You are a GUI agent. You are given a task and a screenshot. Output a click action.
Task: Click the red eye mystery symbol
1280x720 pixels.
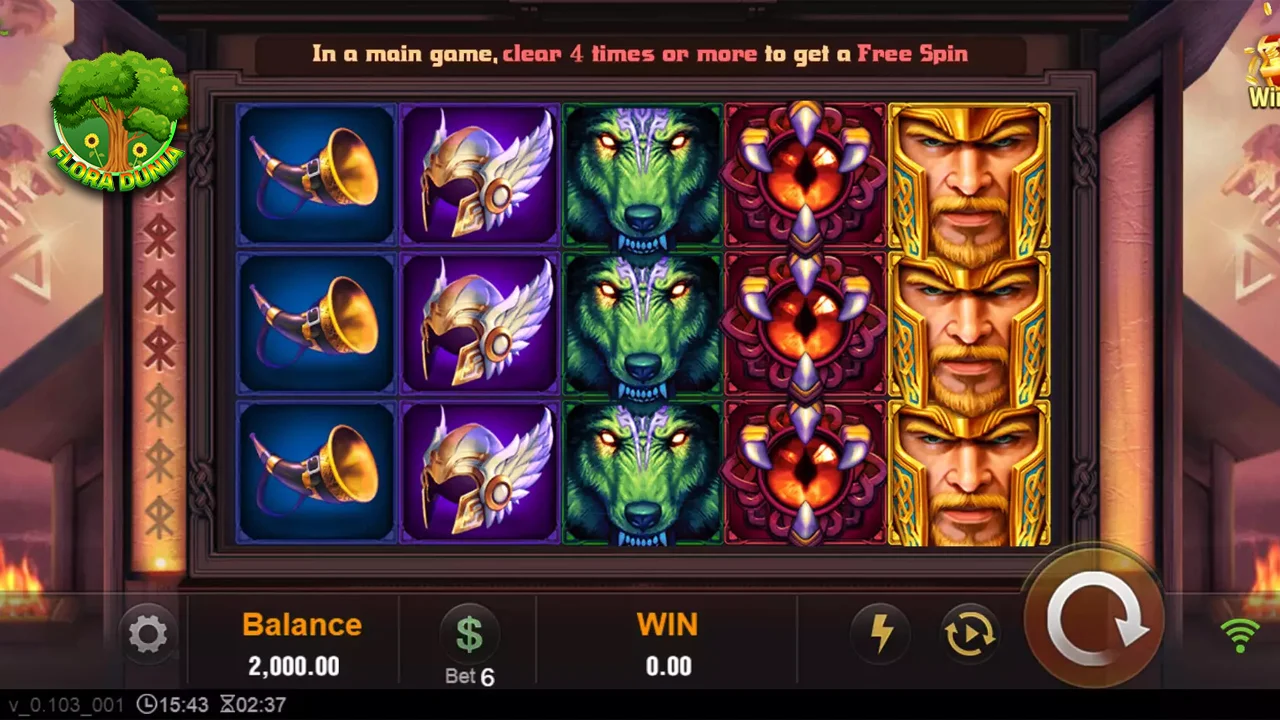pyautogui.click(x=805, y=320)
